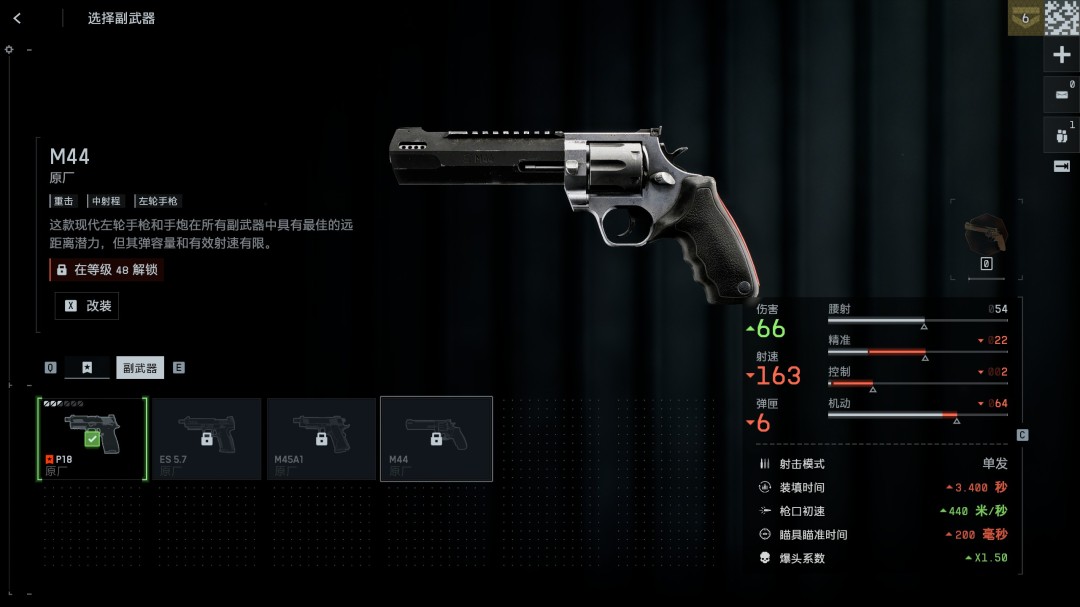Screen dimensions: 1080x607
Task: Select the locked ES 5.7 pistol
Action: [207, 439]
